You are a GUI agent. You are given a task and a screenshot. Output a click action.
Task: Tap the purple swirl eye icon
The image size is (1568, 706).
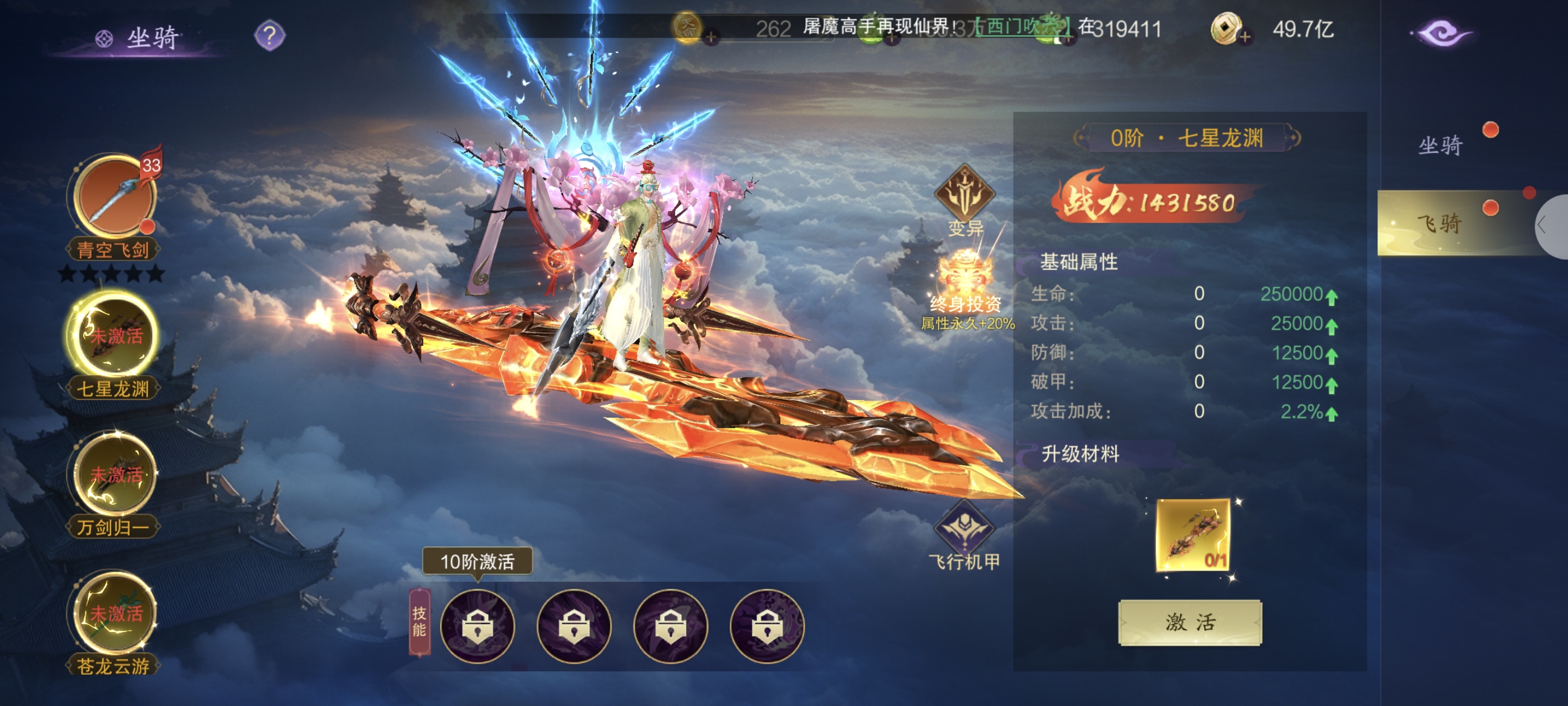point(1441,34)
